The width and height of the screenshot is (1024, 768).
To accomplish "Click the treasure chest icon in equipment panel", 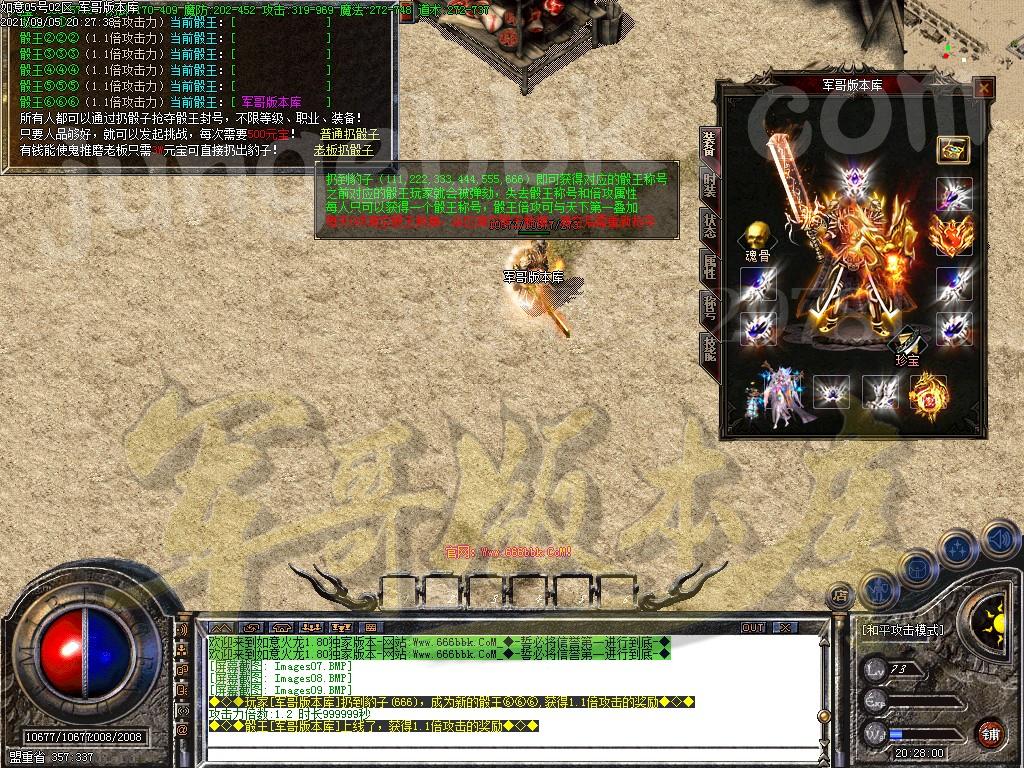I will pos(953,149).
